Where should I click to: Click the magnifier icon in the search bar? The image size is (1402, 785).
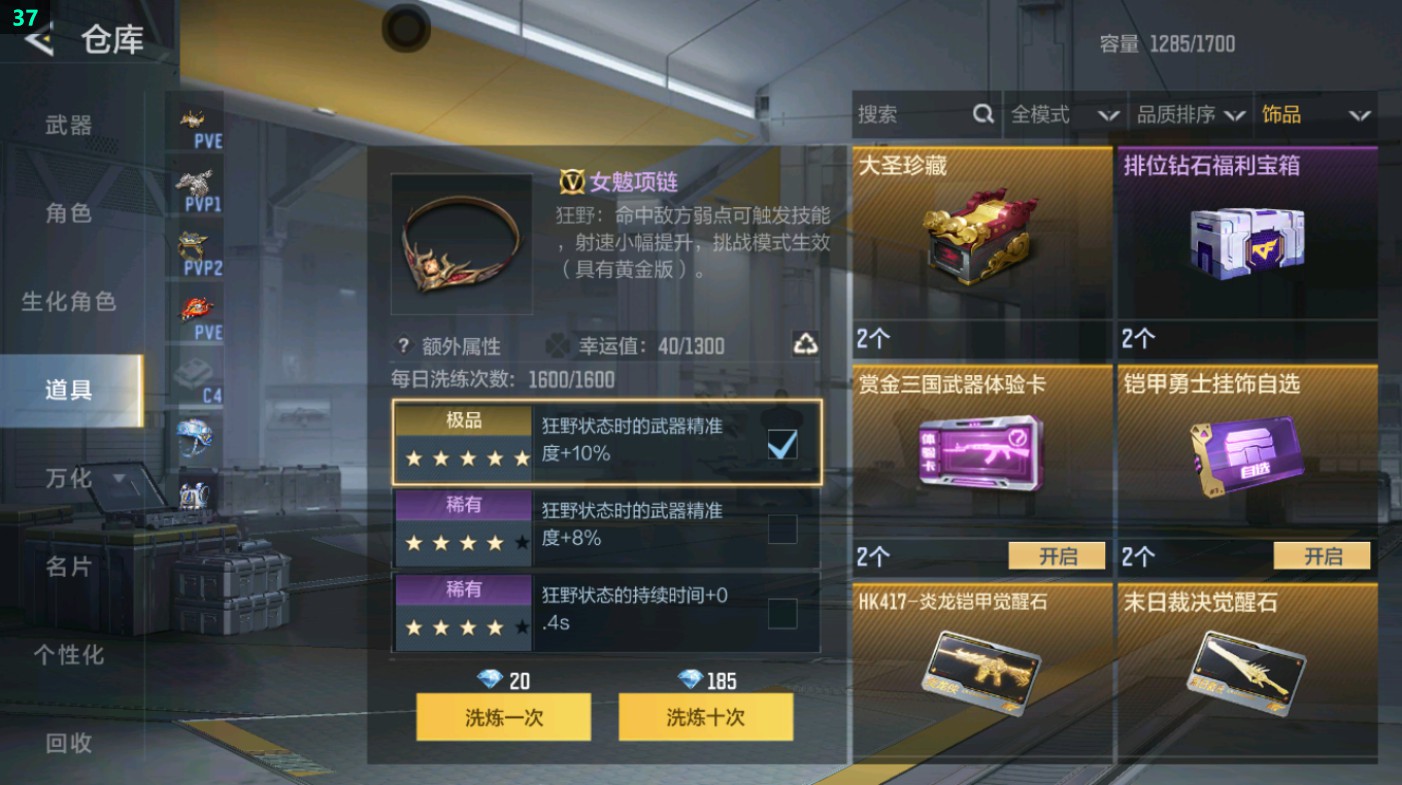pos(983,115)
